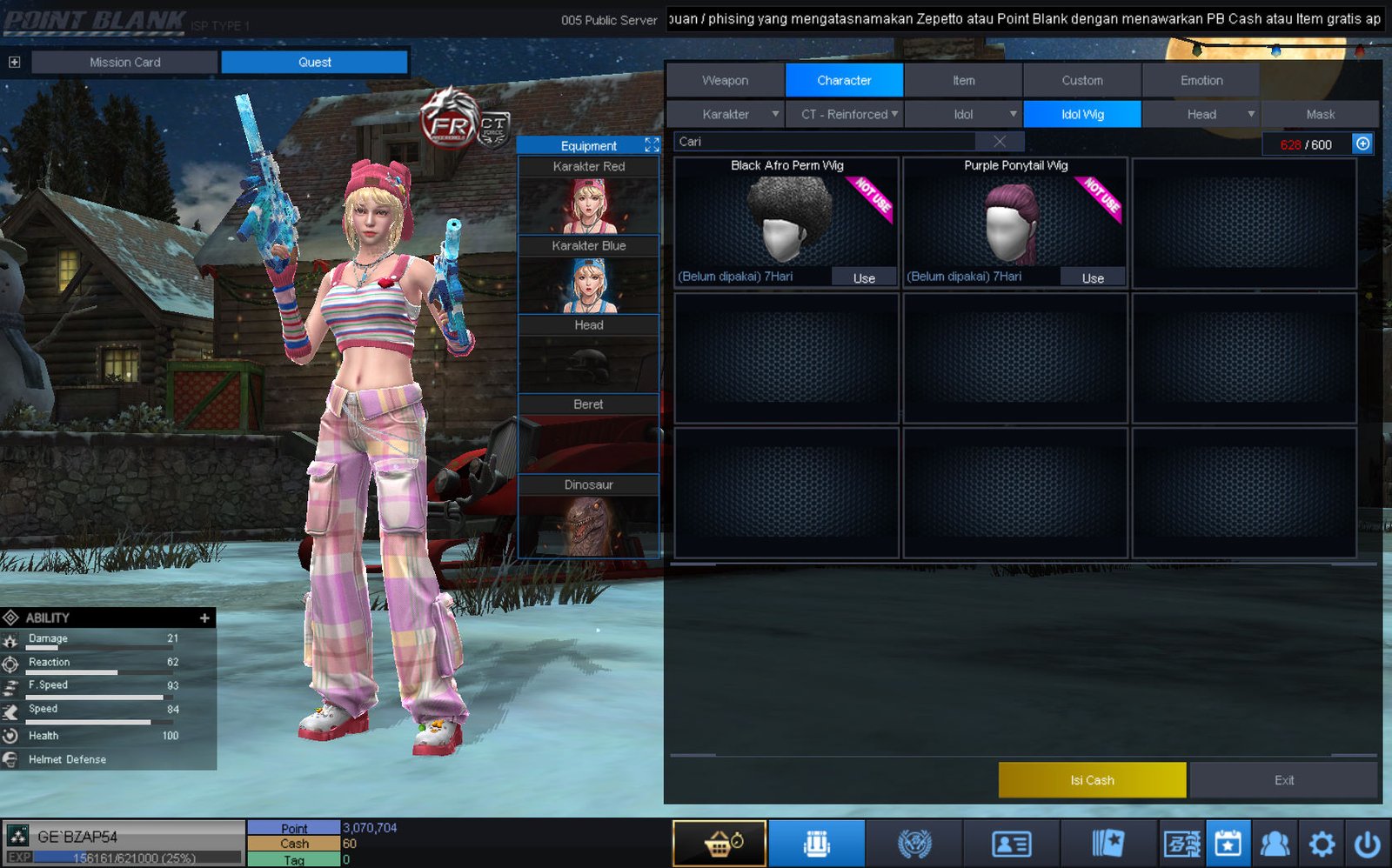
Task: Expand inventory capacity with plus button
Action: click(1362, 144)
